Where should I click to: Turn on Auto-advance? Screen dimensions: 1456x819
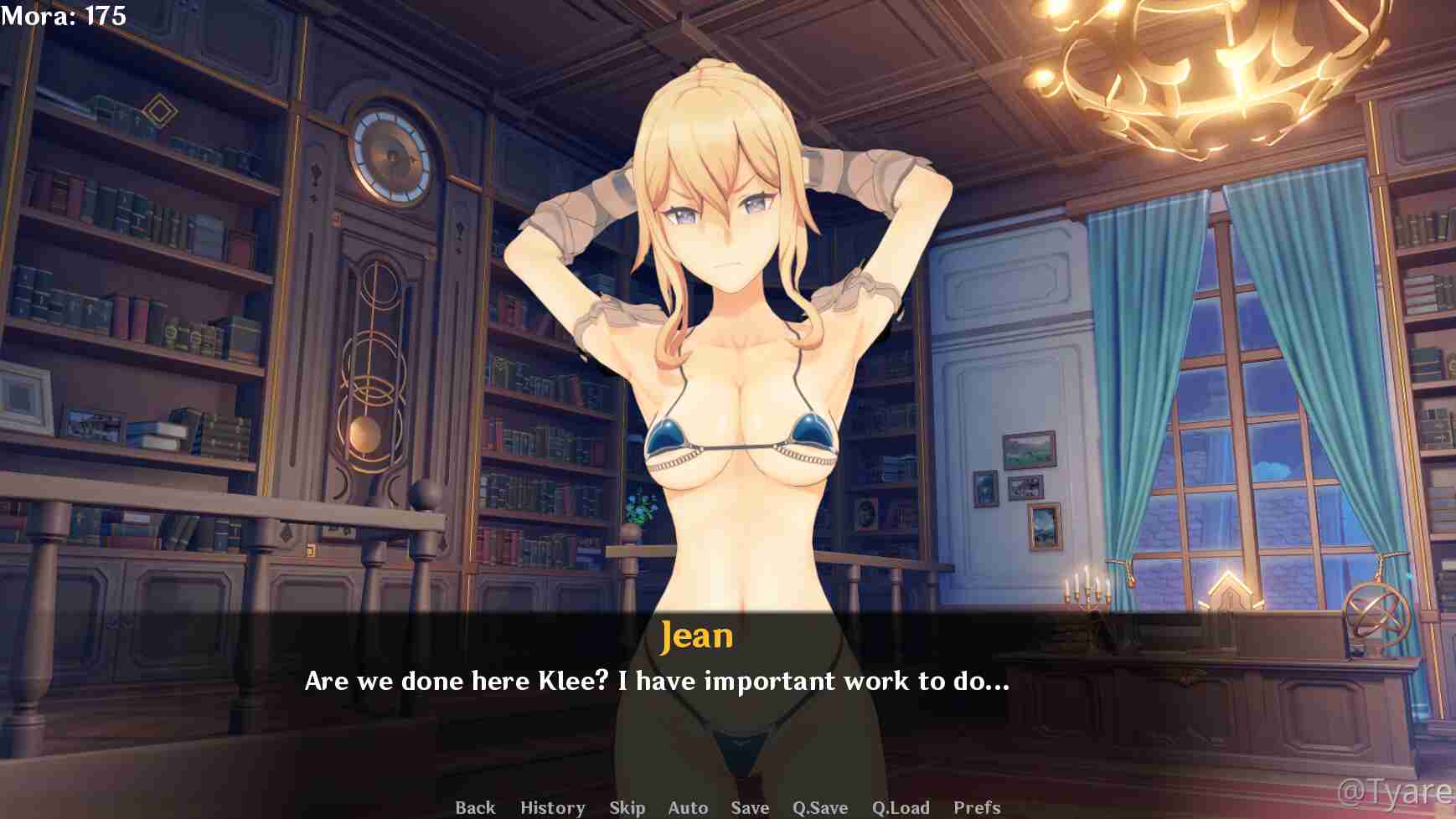pos(688,807)
